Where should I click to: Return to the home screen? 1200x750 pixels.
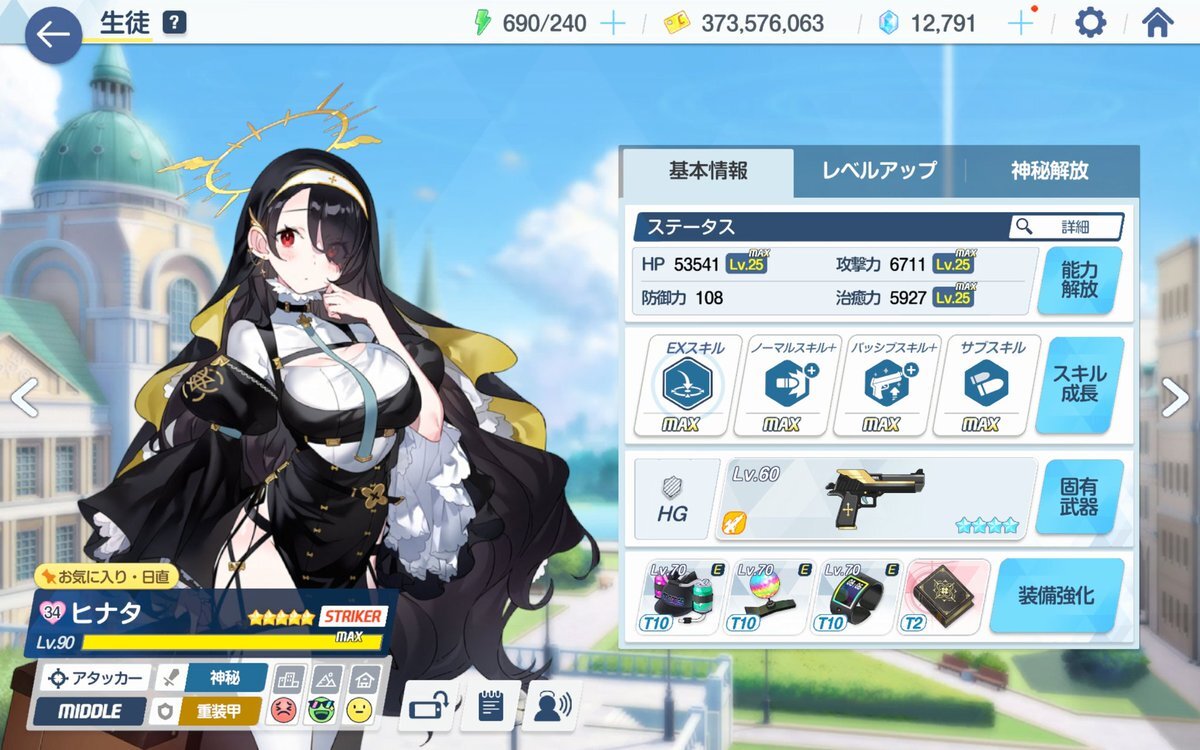click(1157, 23)
